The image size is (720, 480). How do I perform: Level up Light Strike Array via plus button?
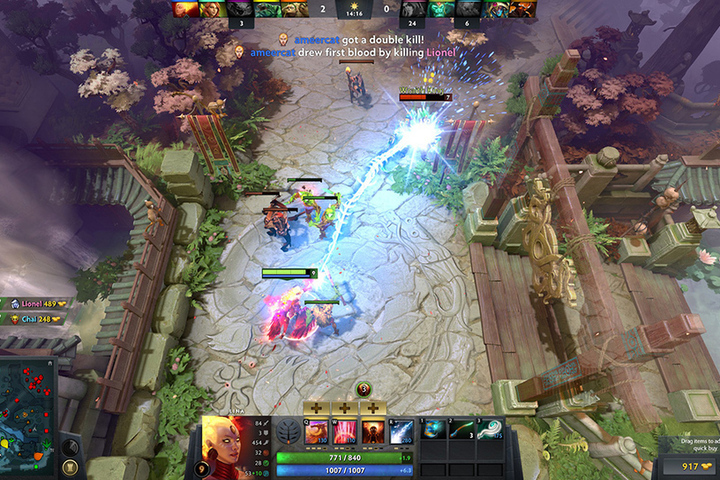[346, 408]
